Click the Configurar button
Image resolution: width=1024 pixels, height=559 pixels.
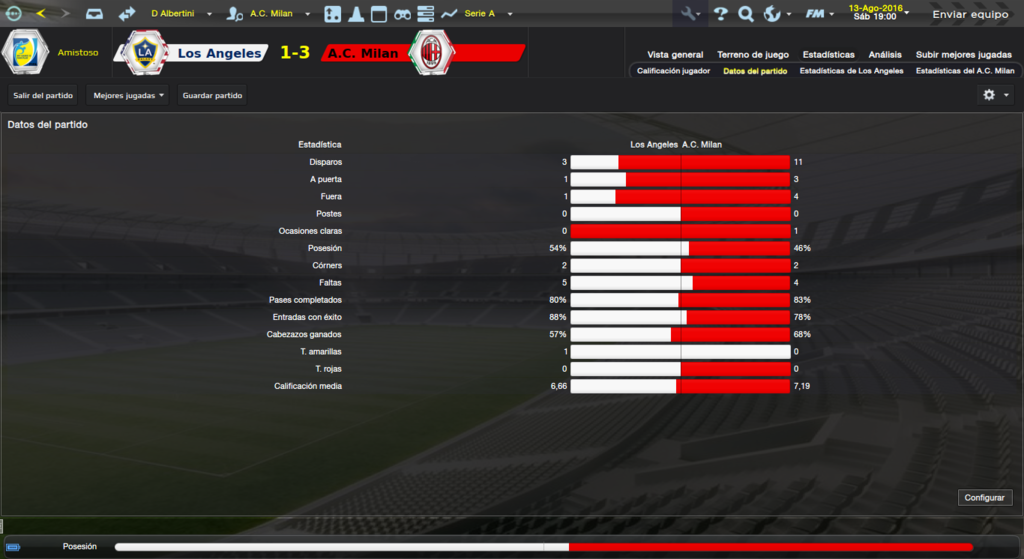[986, 497]
